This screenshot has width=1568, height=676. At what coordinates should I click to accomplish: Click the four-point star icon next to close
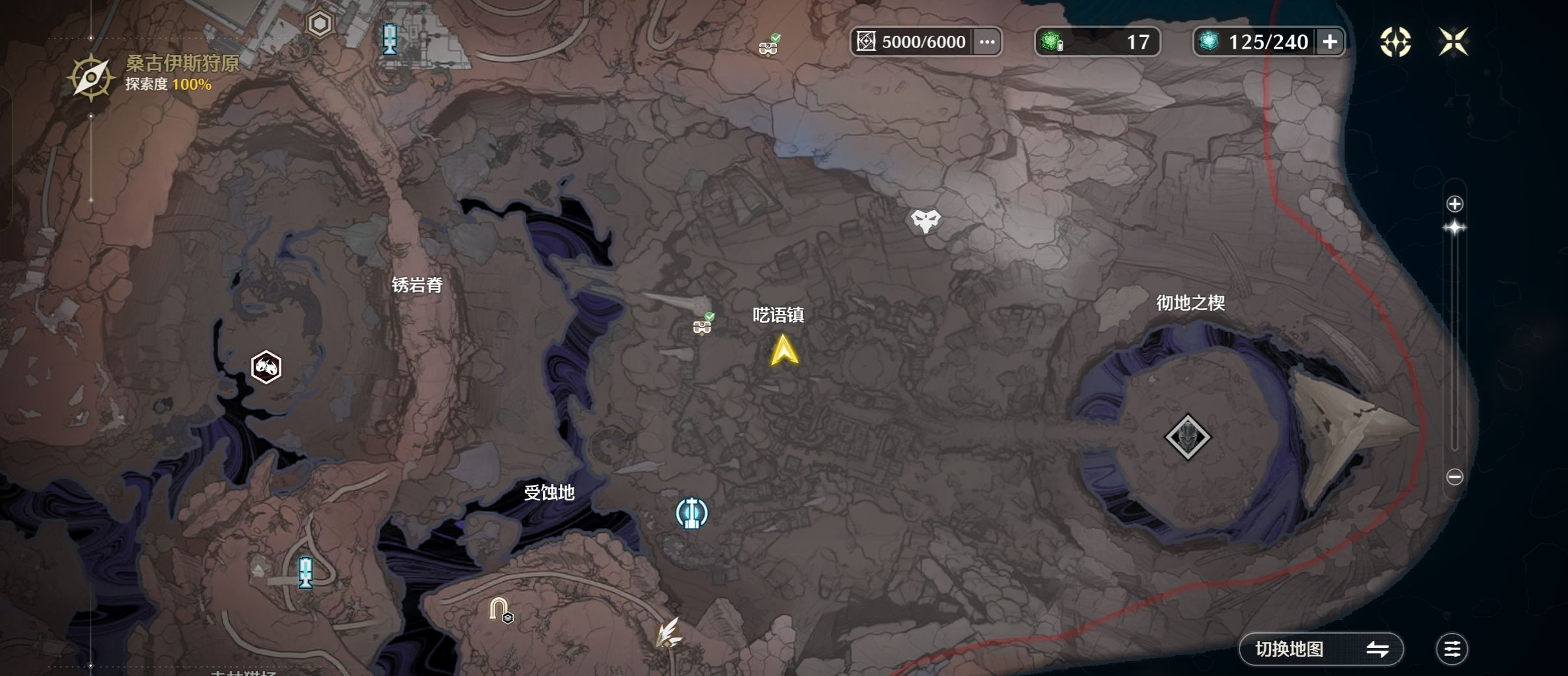(x=1395, y=42)
